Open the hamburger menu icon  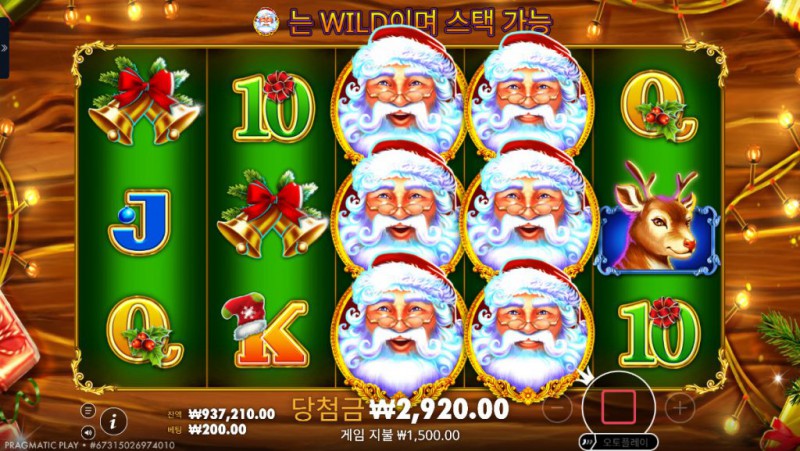[x=87, y=410]
